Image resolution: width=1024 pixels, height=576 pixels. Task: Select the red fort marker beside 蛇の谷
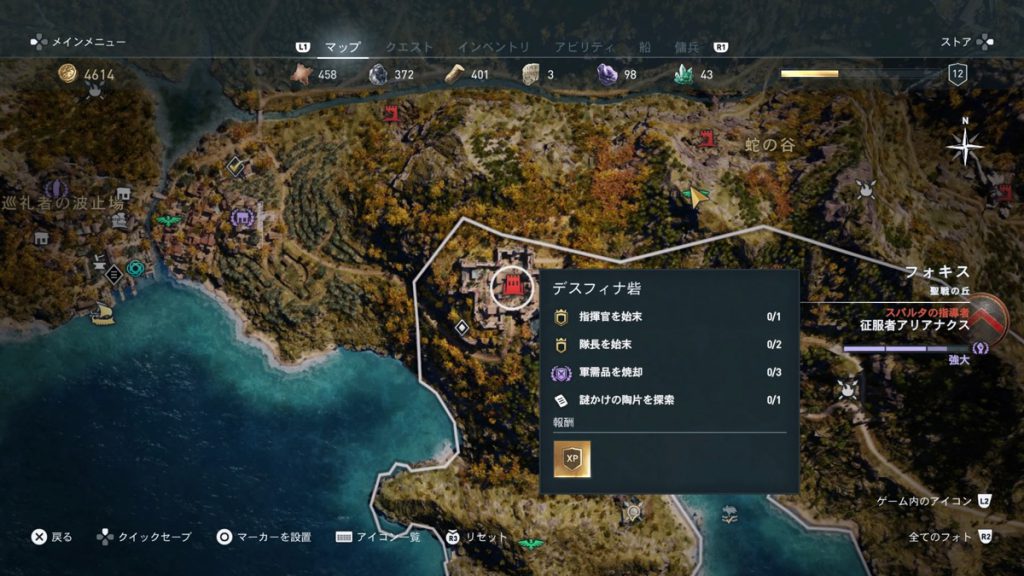[x=709, y=139]
